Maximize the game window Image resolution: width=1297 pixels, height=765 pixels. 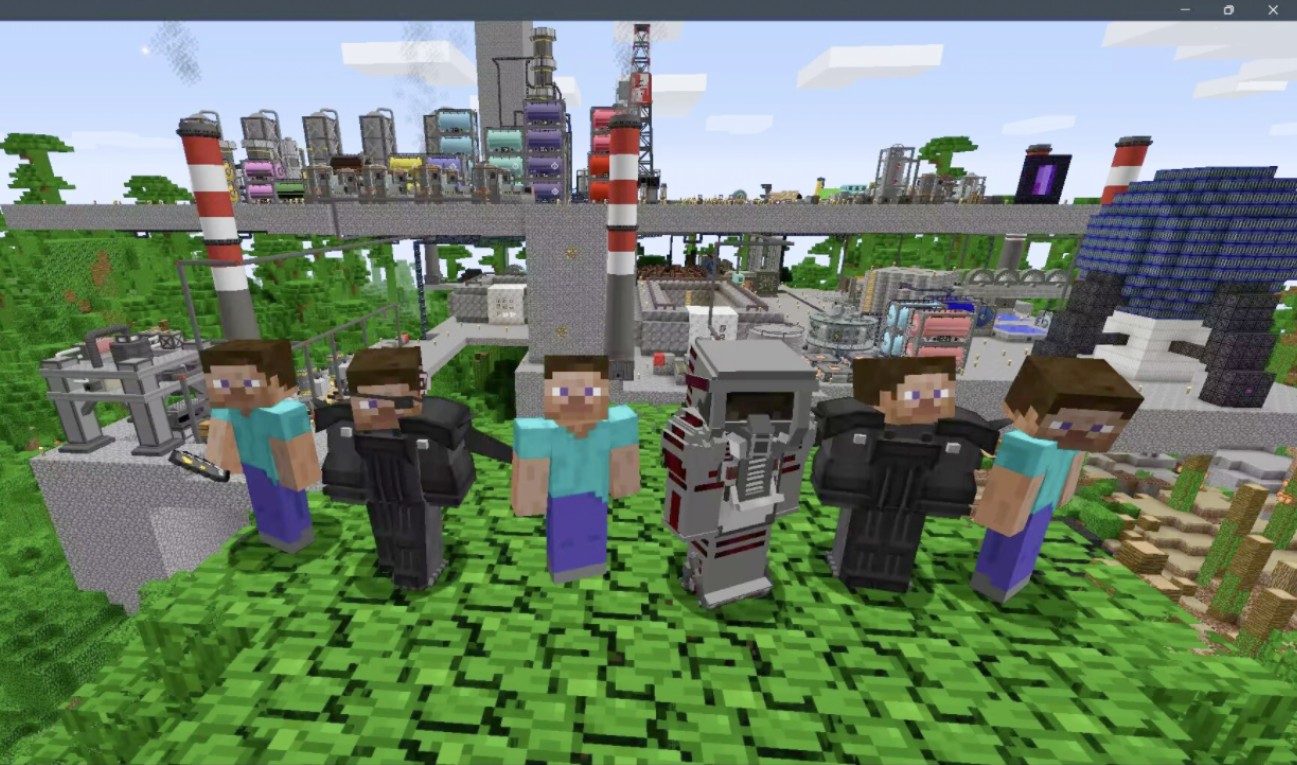coord(1229,11)
